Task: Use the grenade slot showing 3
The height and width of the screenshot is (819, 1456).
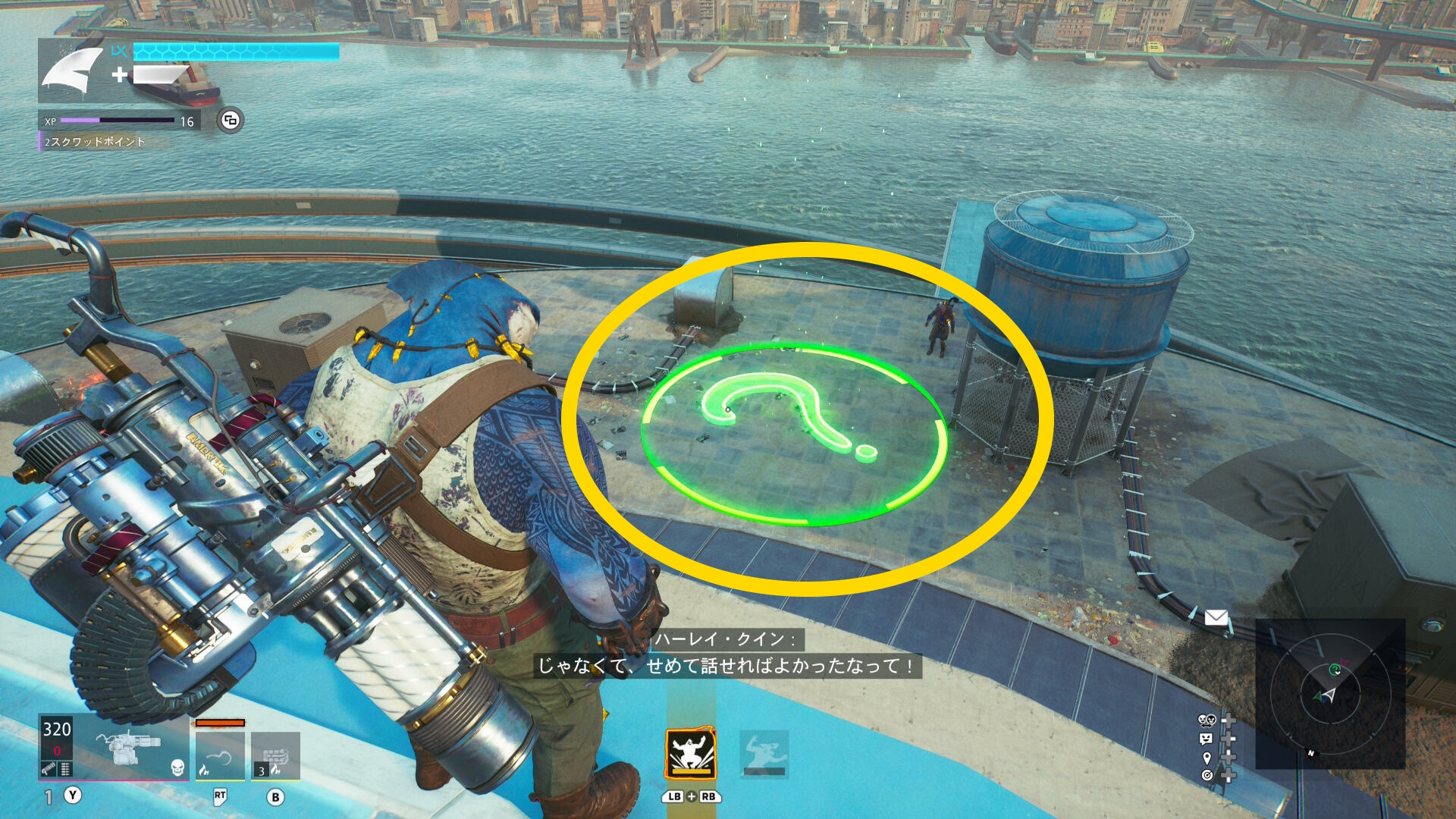Action: (x=275, y=755)
